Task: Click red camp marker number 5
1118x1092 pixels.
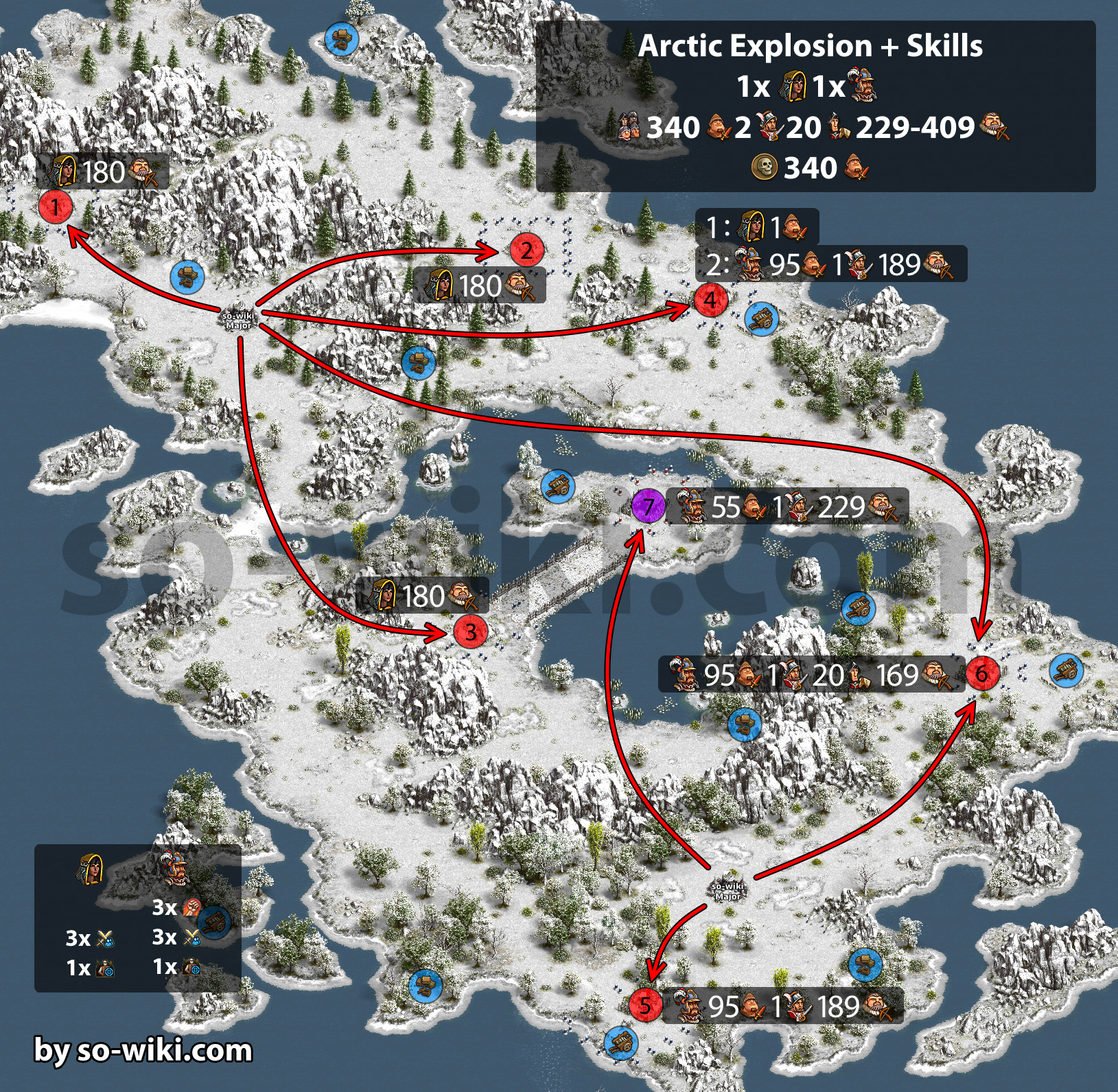Action: click(646, 1005)
